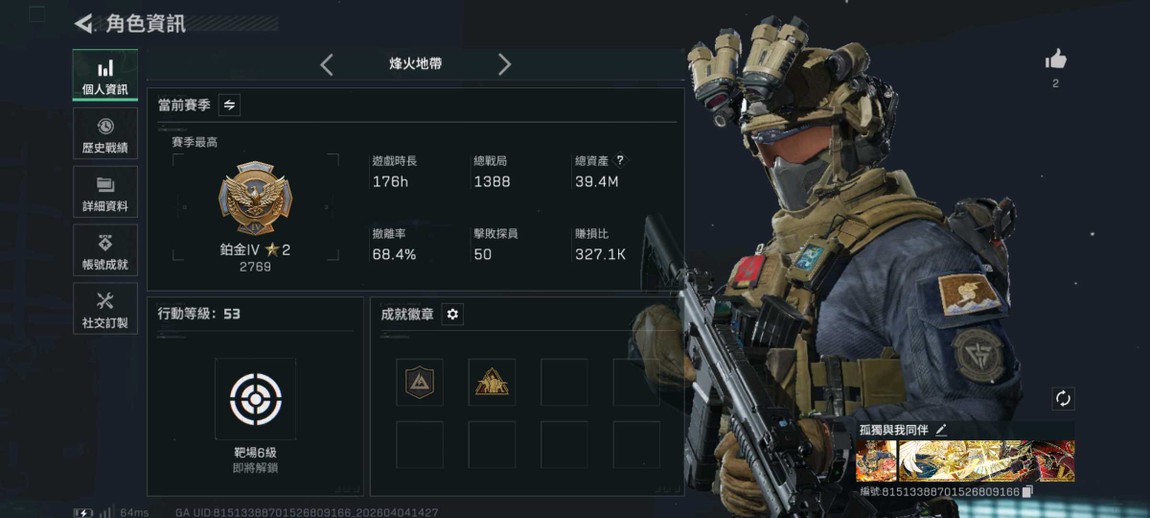1150x518 pixels.
Task: Open the 社交訂製 tab
Action: pos(105,308)
